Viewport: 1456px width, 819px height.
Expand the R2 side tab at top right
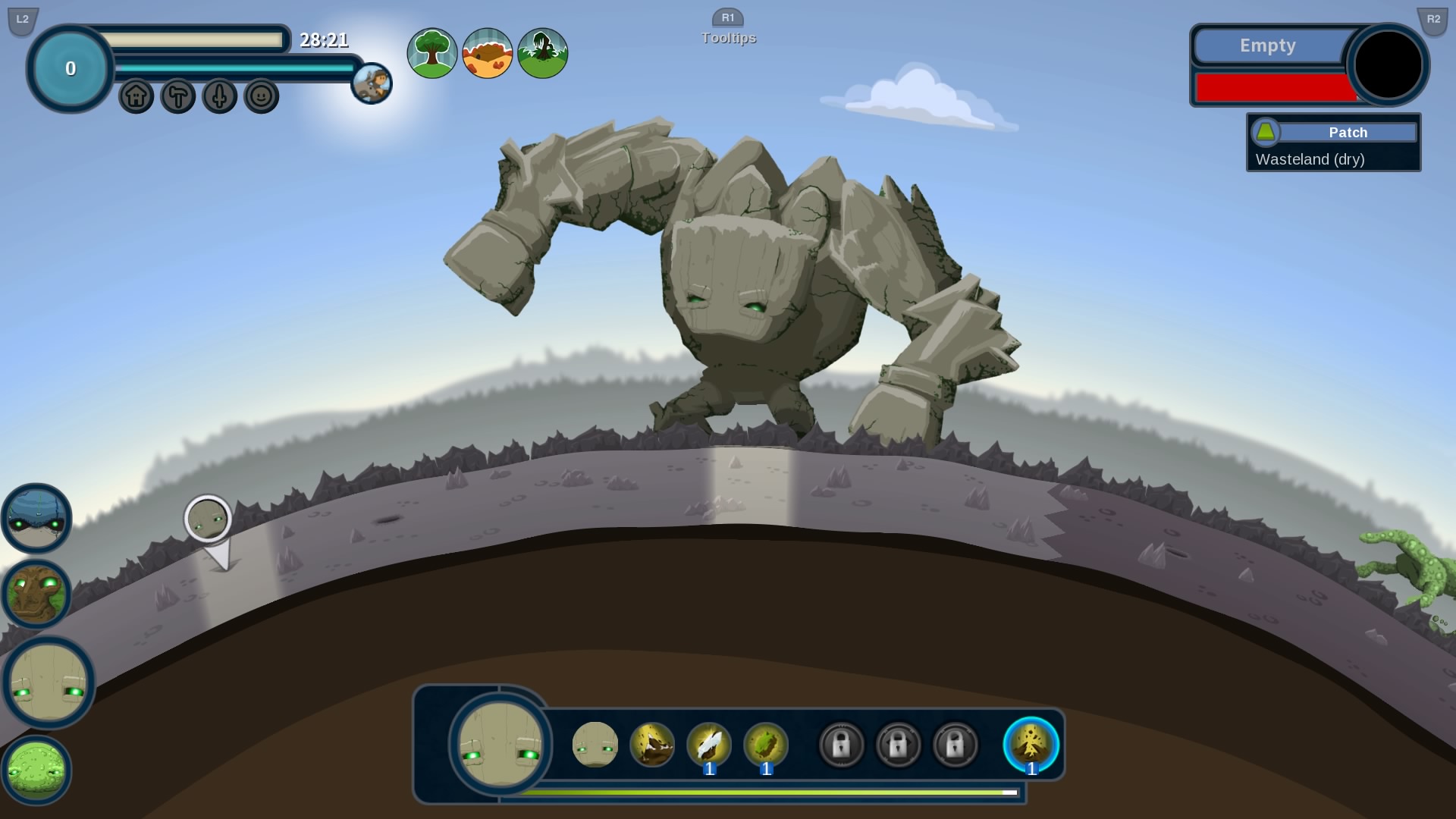coord(1433,19)
